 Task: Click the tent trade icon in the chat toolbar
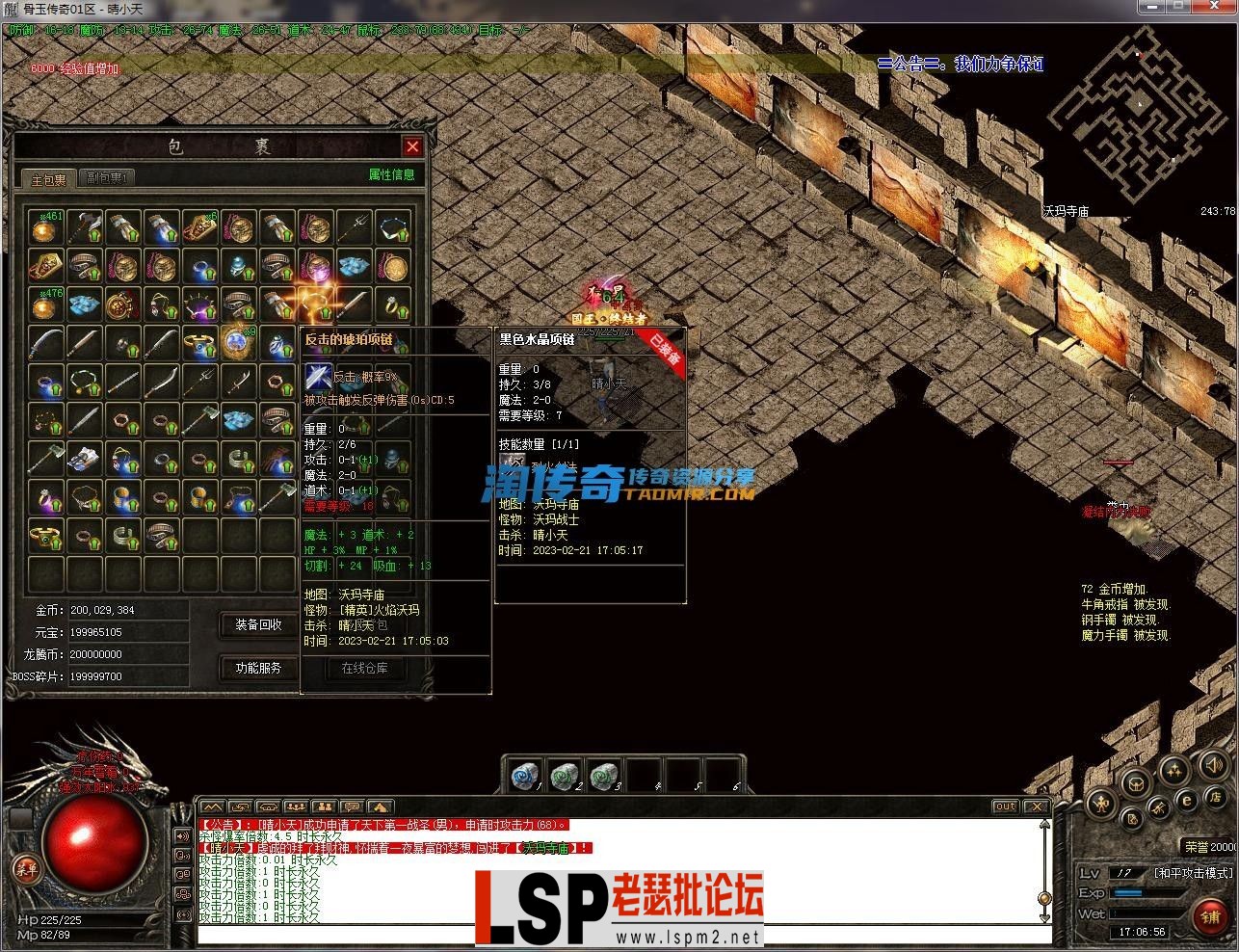coord(380,807)
